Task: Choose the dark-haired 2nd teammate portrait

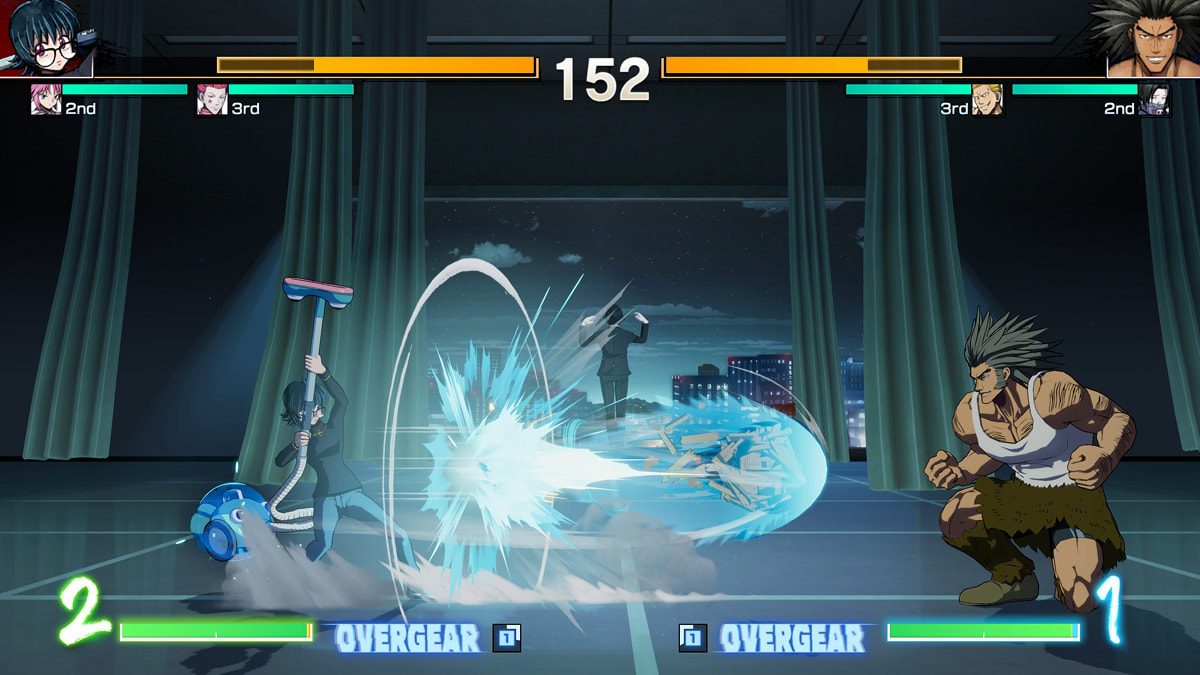Action: [1153, 100]
